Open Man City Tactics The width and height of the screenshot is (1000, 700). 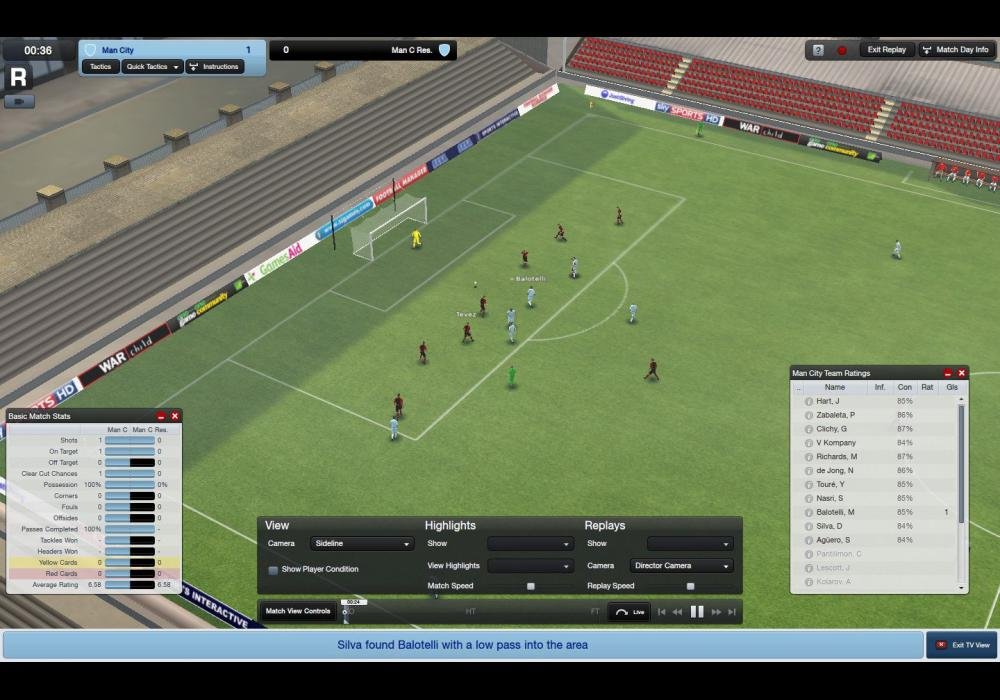pos(100,67)
